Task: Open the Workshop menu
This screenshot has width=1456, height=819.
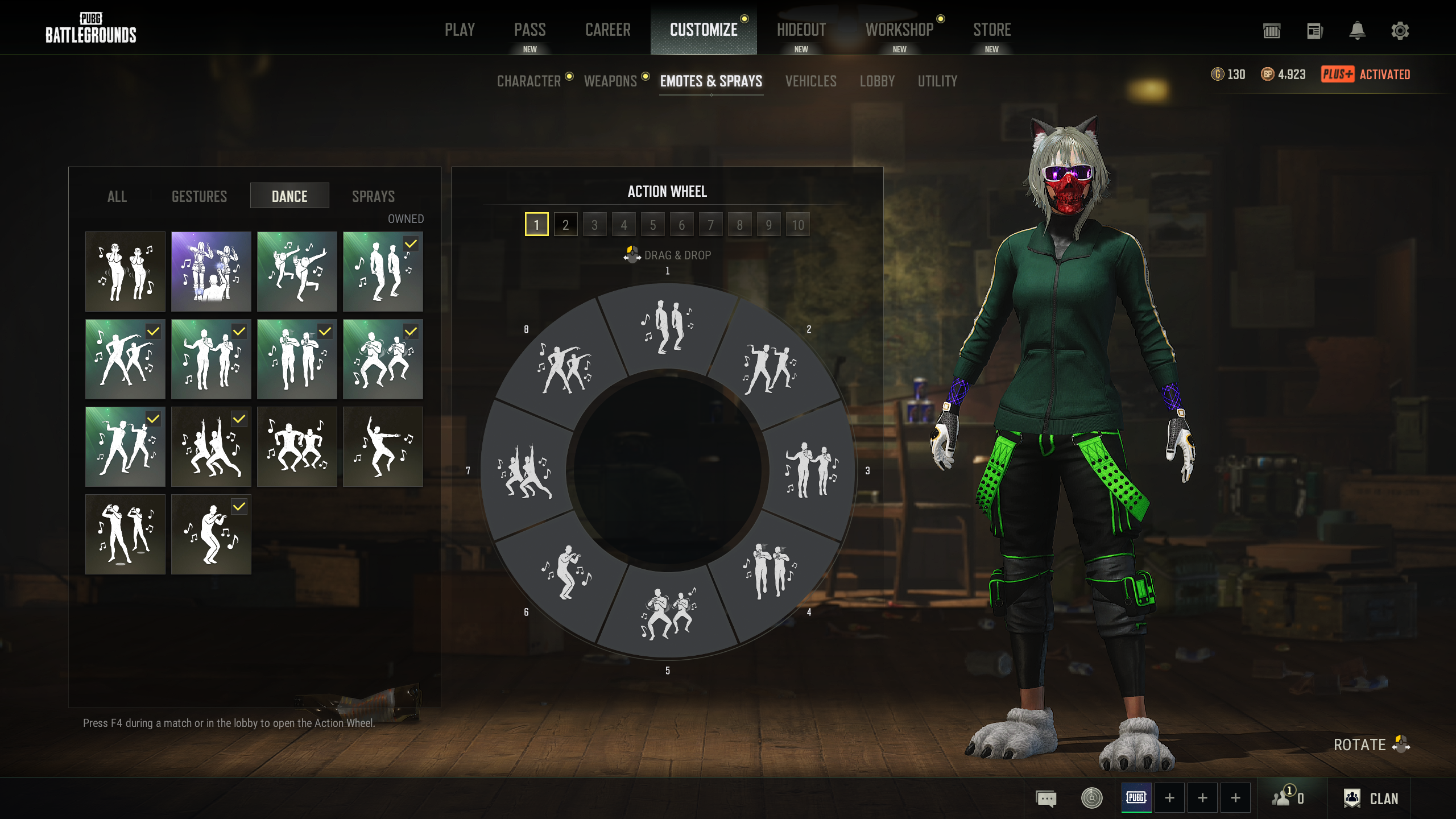Action: point(899,30)
